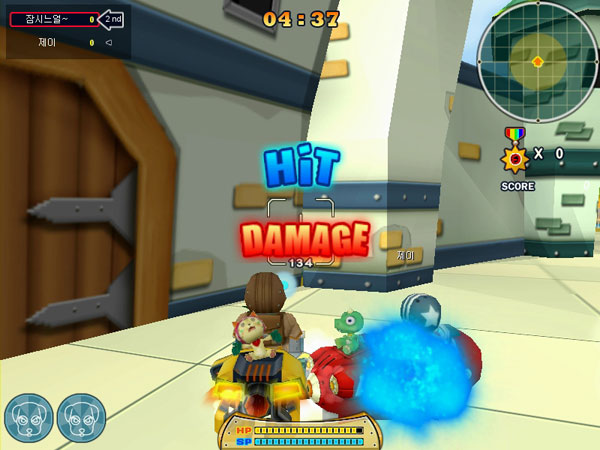The image size is (600, 450).
Task: Select player 제이 in the ranking list
Action: (48, 42)
